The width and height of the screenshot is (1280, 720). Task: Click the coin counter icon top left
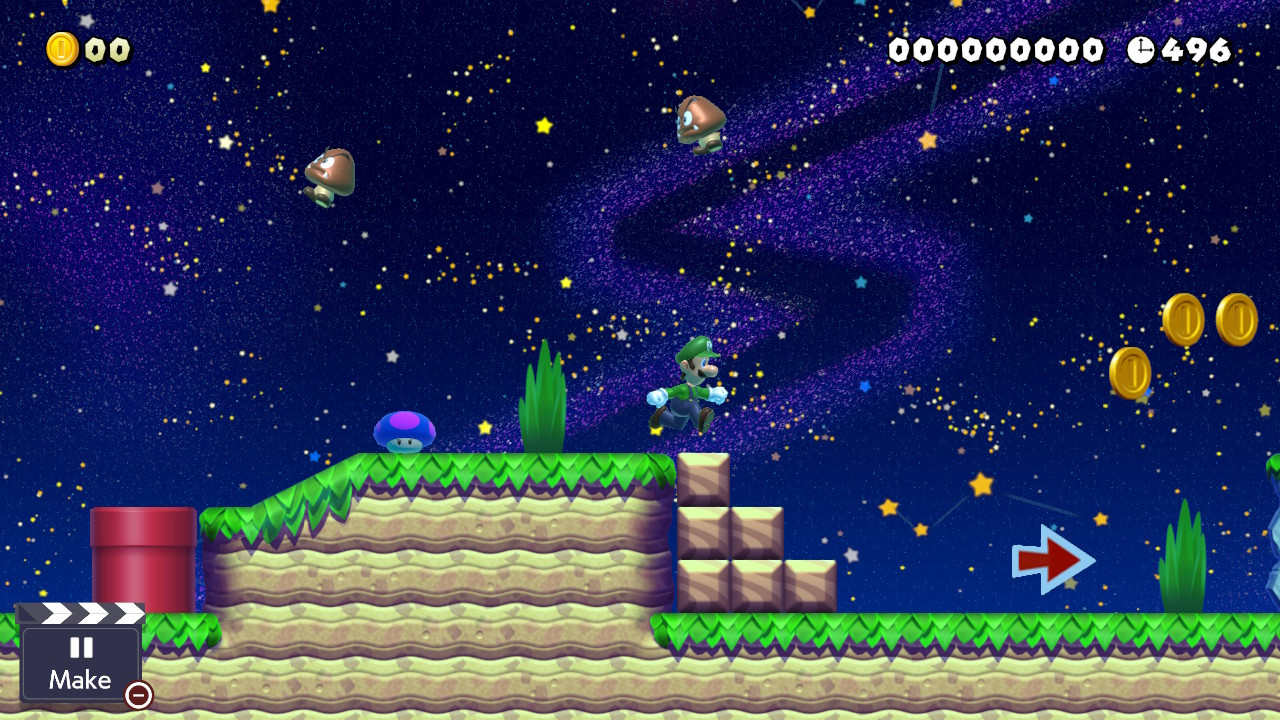[62, 46]
